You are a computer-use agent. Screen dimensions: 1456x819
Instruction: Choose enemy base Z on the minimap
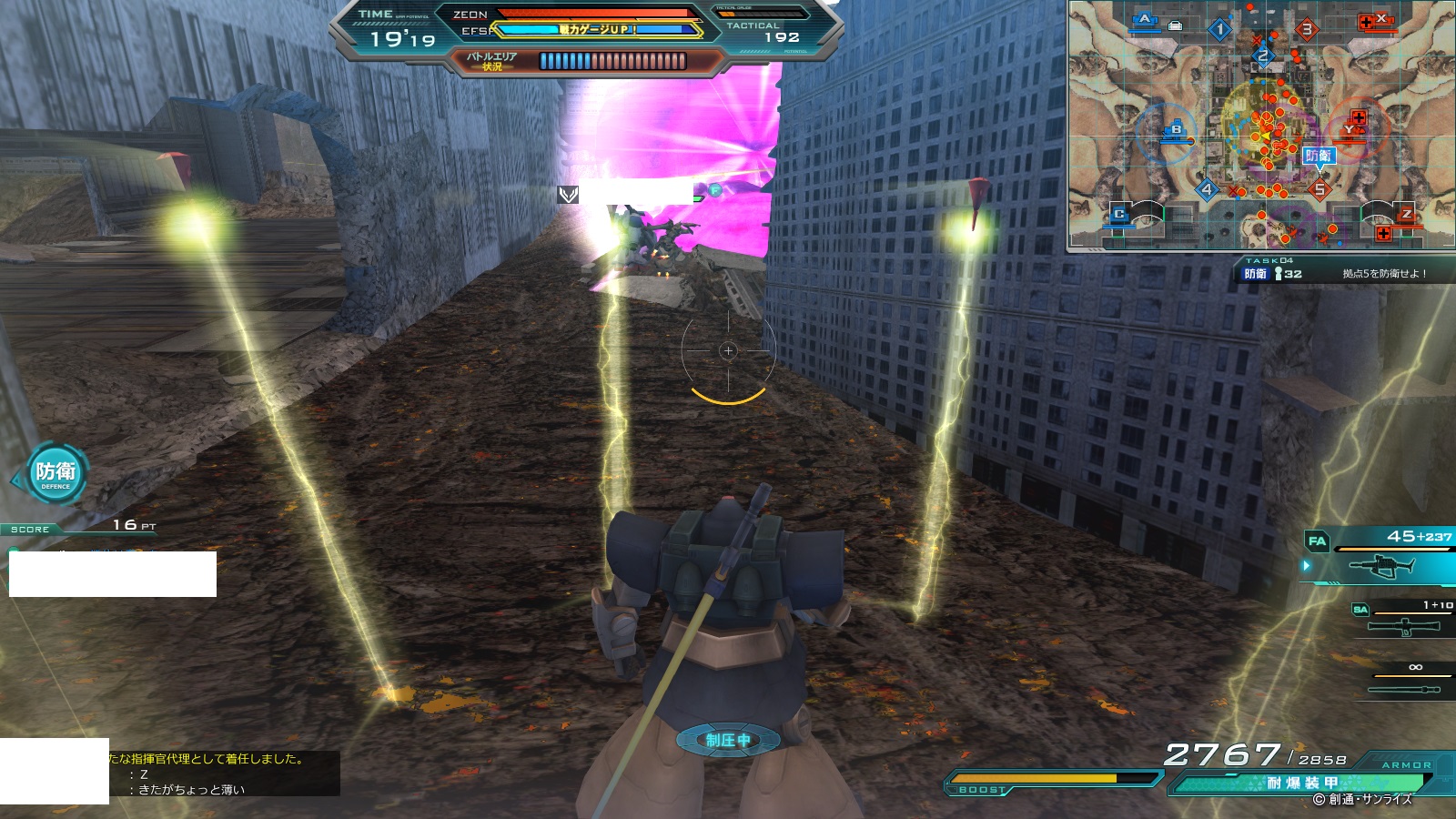click(x=1406, y=215)
